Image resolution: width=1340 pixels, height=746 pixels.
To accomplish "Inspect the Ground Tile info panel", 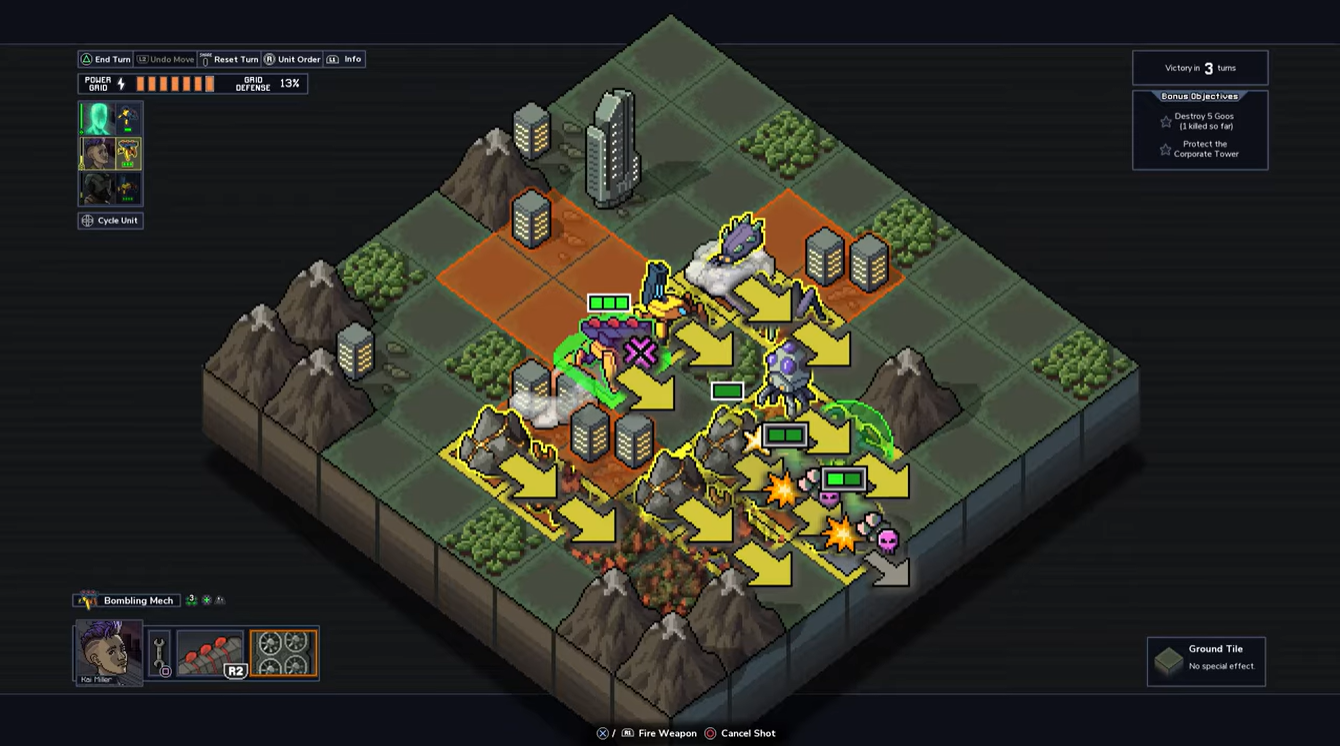I will click(1206, 661).
